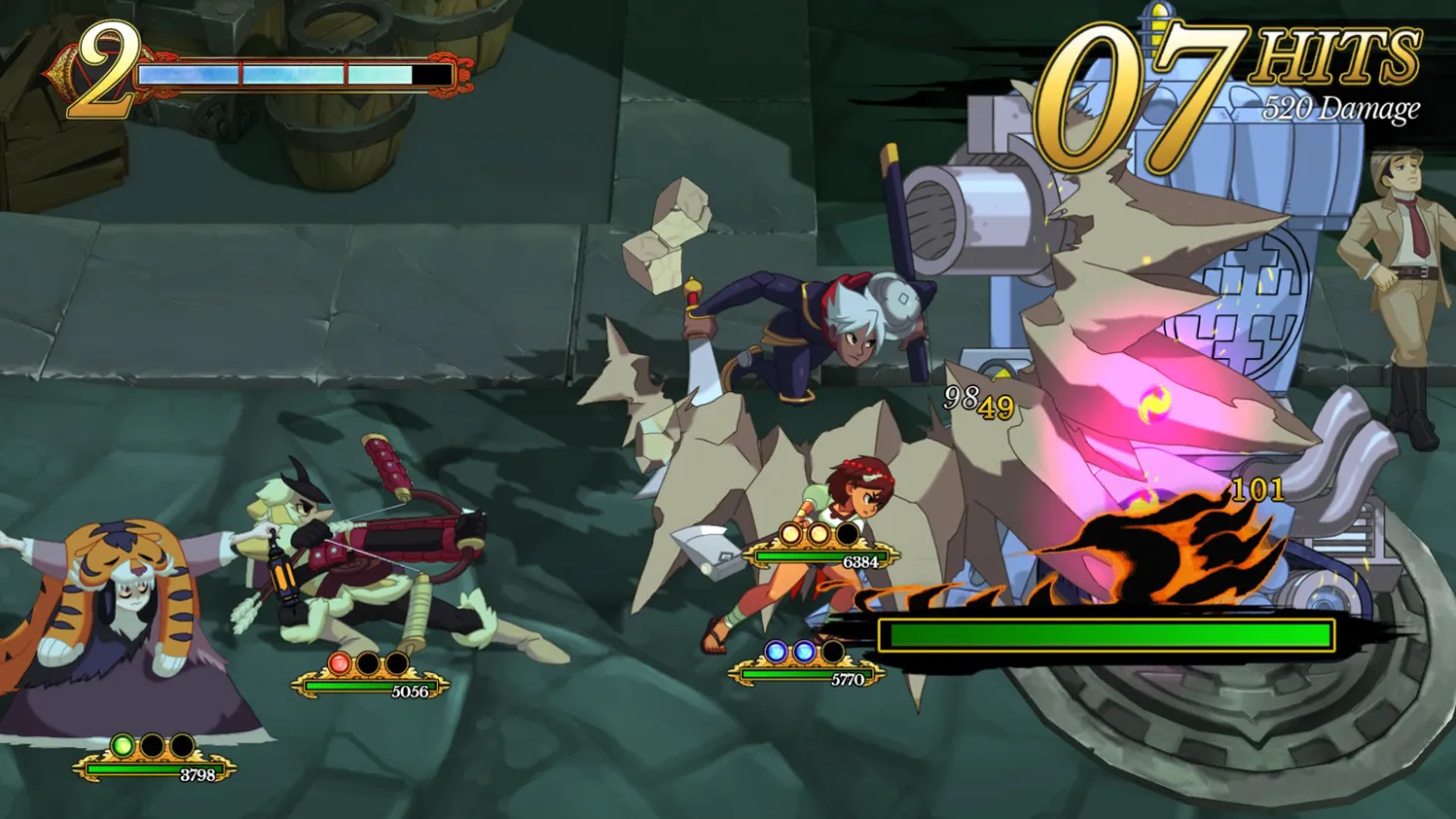Image resolution: width=1456 pixels, height=819 pixels.
Task: Click the floating damage number 101
Action: pyautogui.click(x=1260, y=491)
